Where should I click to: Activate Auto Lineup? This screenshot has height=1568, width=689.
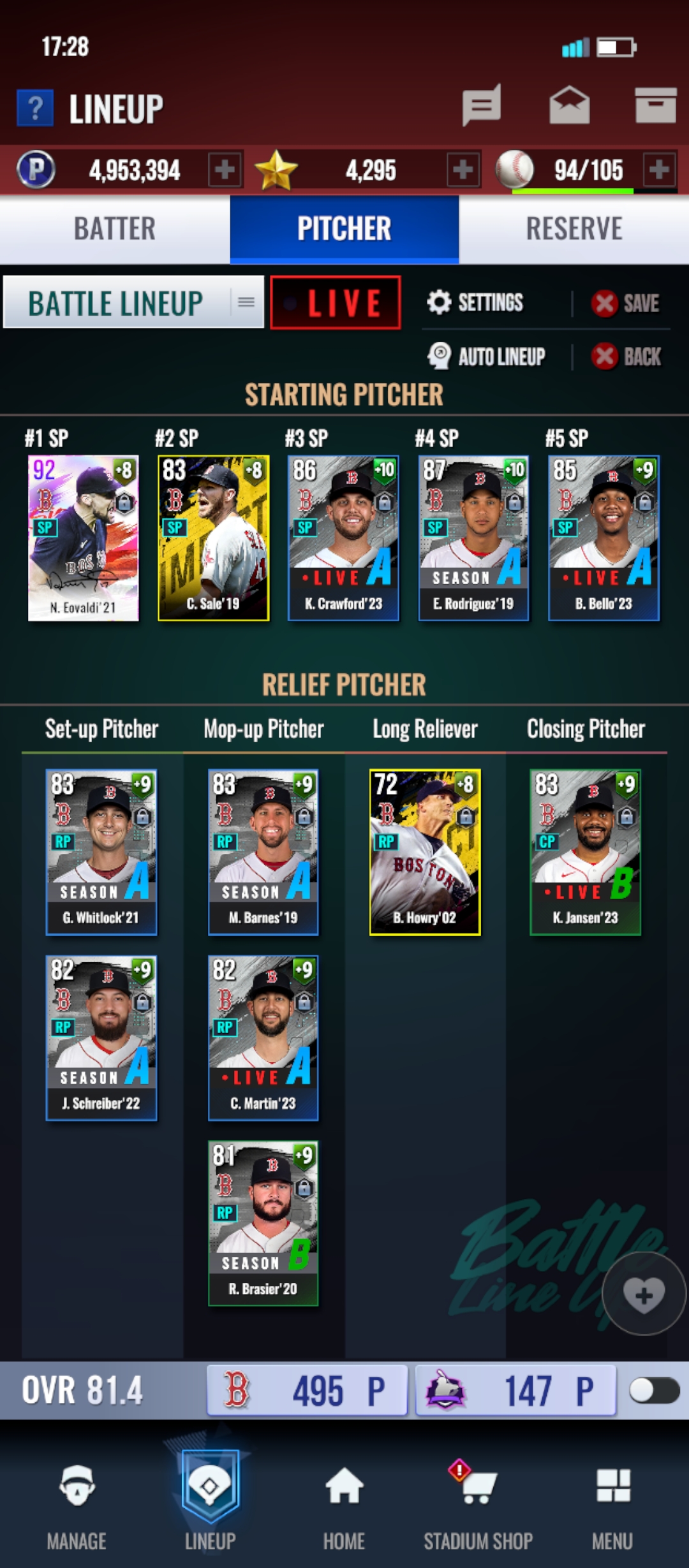tap(487, 356)
